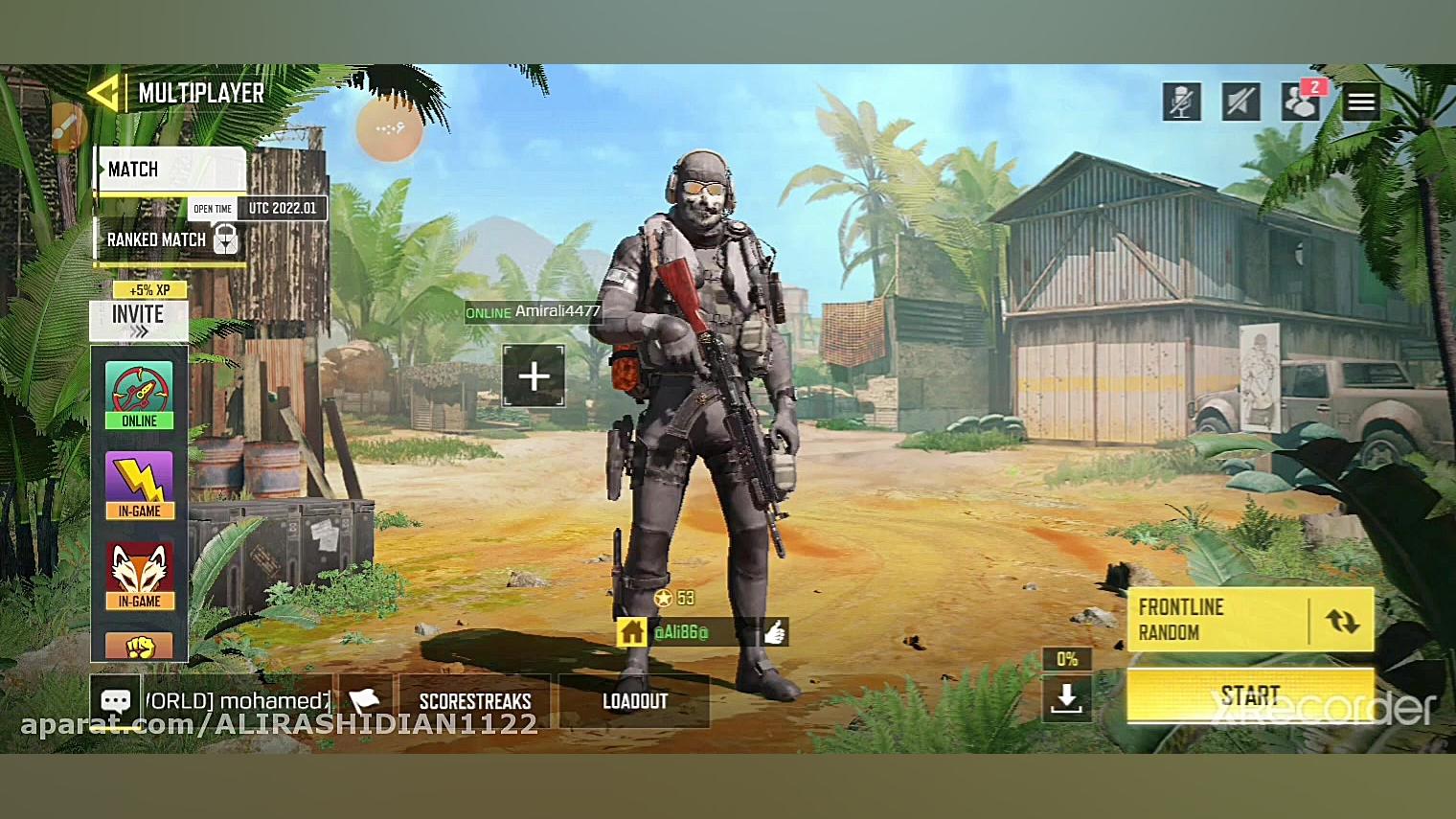
Task: Invite the online friend with rocket avatar
Action: 139,394
